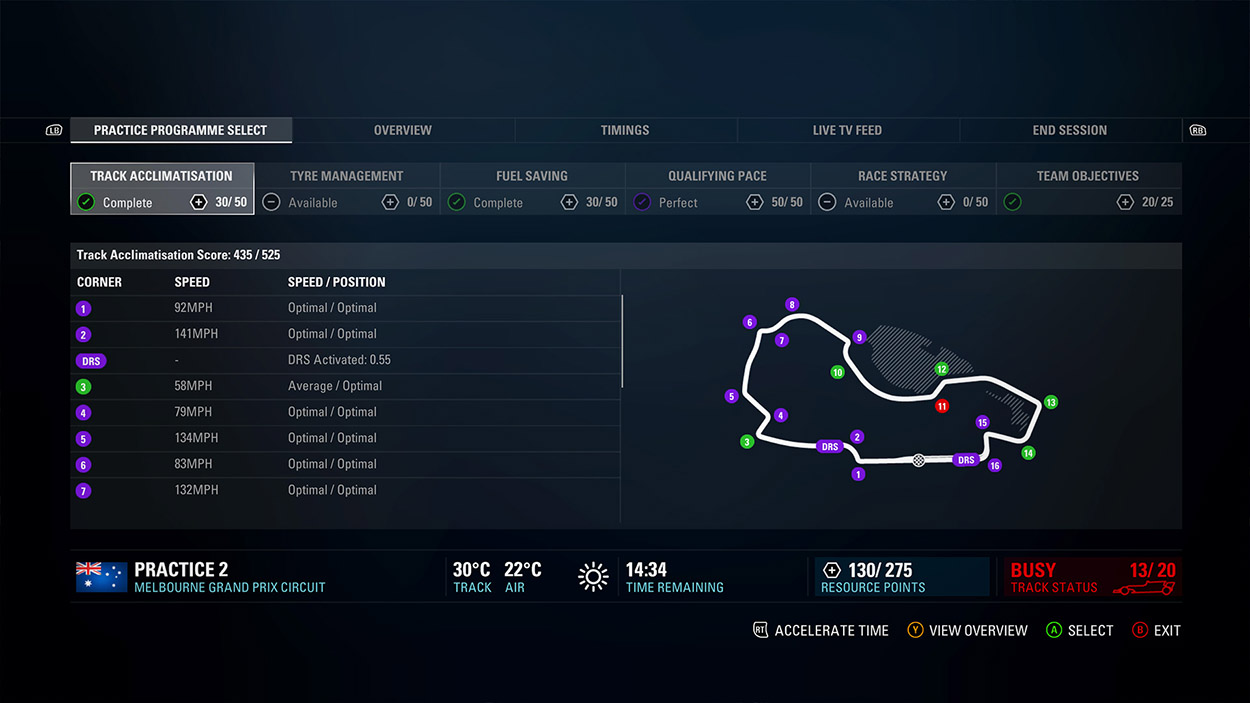Select the Practice Programme Select tab
This screenshot has height=703, width=1250.
point(180,130)
